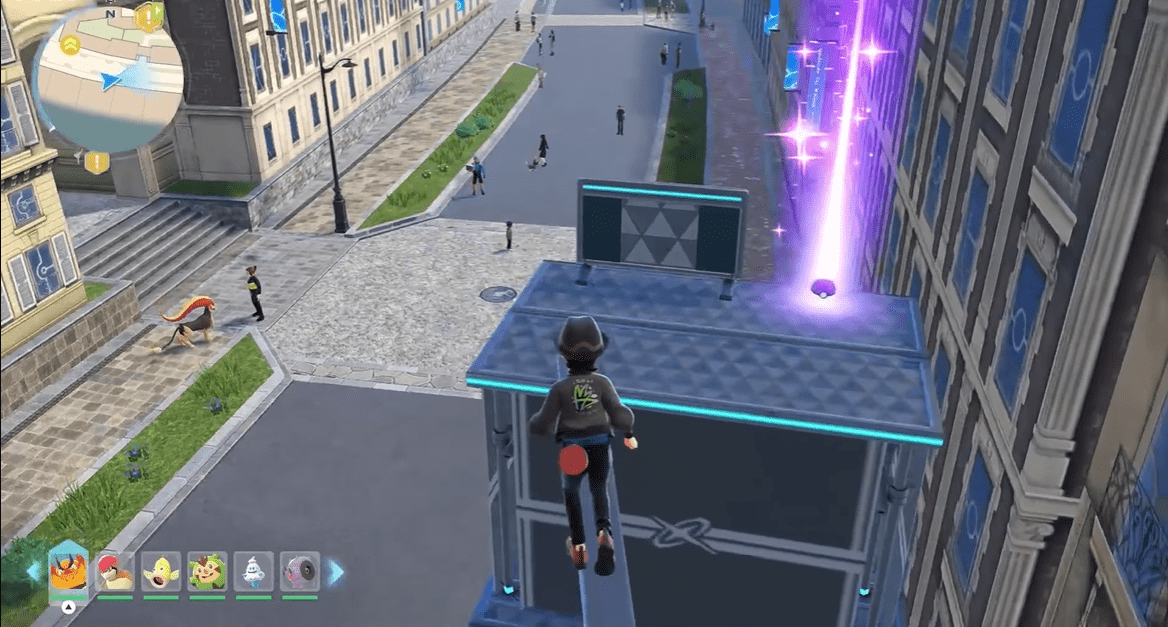Select the exclamation marker beside the green flag
1168x627 pixels.
(149, 15)
